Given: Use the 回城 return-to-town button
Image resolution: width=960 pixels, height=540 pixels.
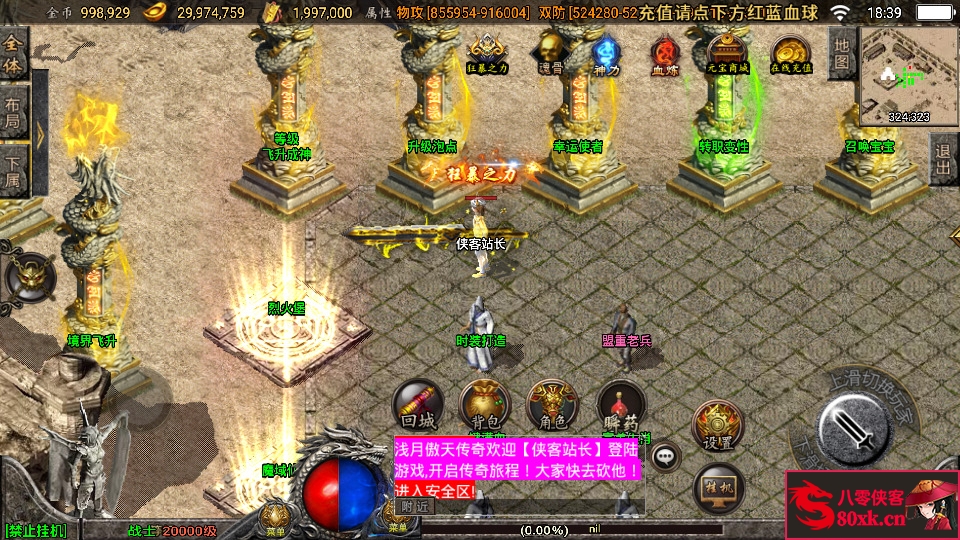Looking at the screenshot, I should pos(418,405).
